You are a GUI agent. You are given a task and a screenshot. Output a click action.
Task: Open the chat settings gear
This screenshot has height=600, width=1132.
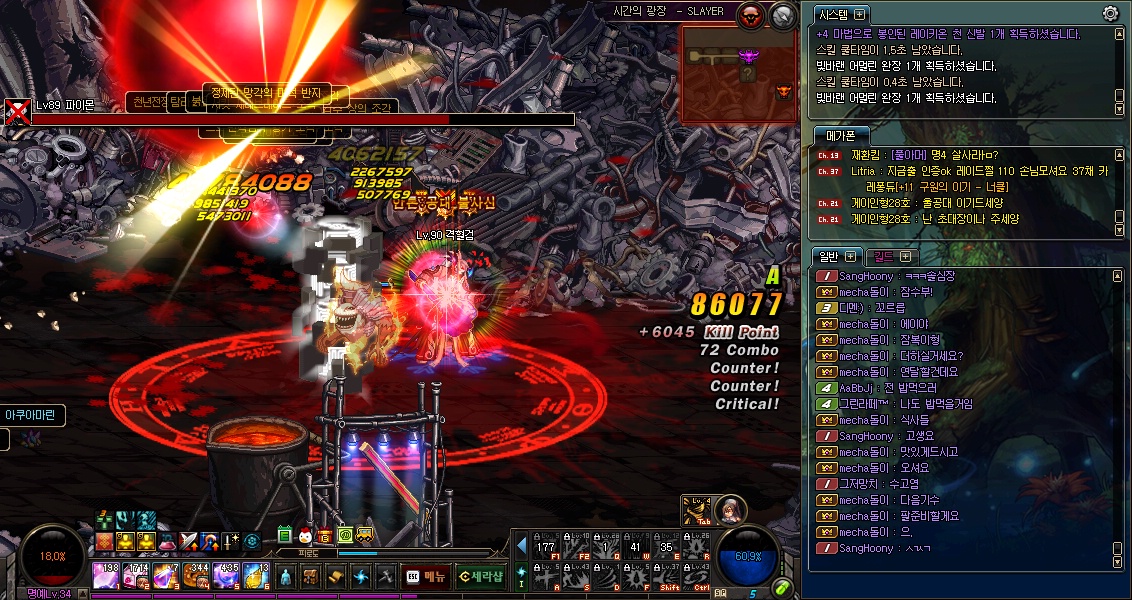[x=1110, y=14]
